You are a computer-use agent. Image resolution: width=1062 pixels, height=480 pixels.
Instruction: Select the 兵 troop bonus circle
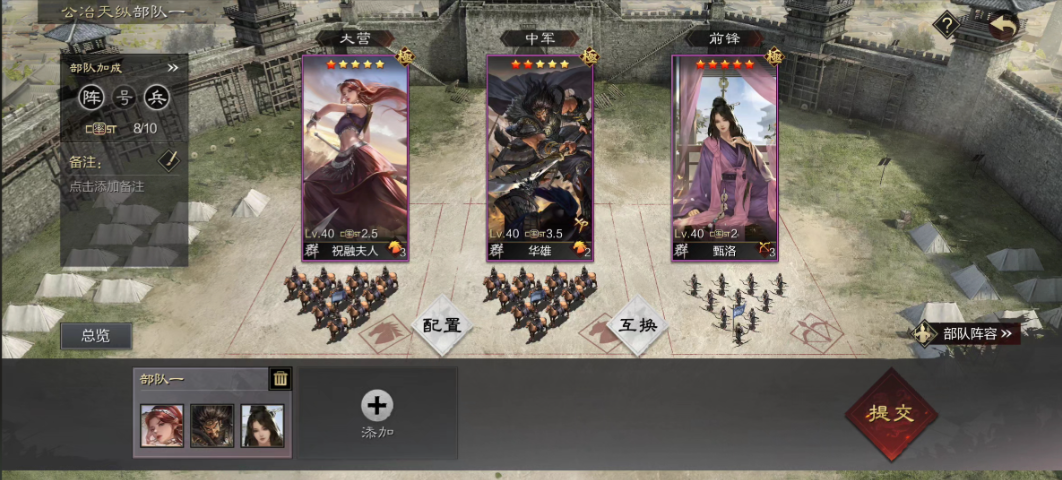158,97
